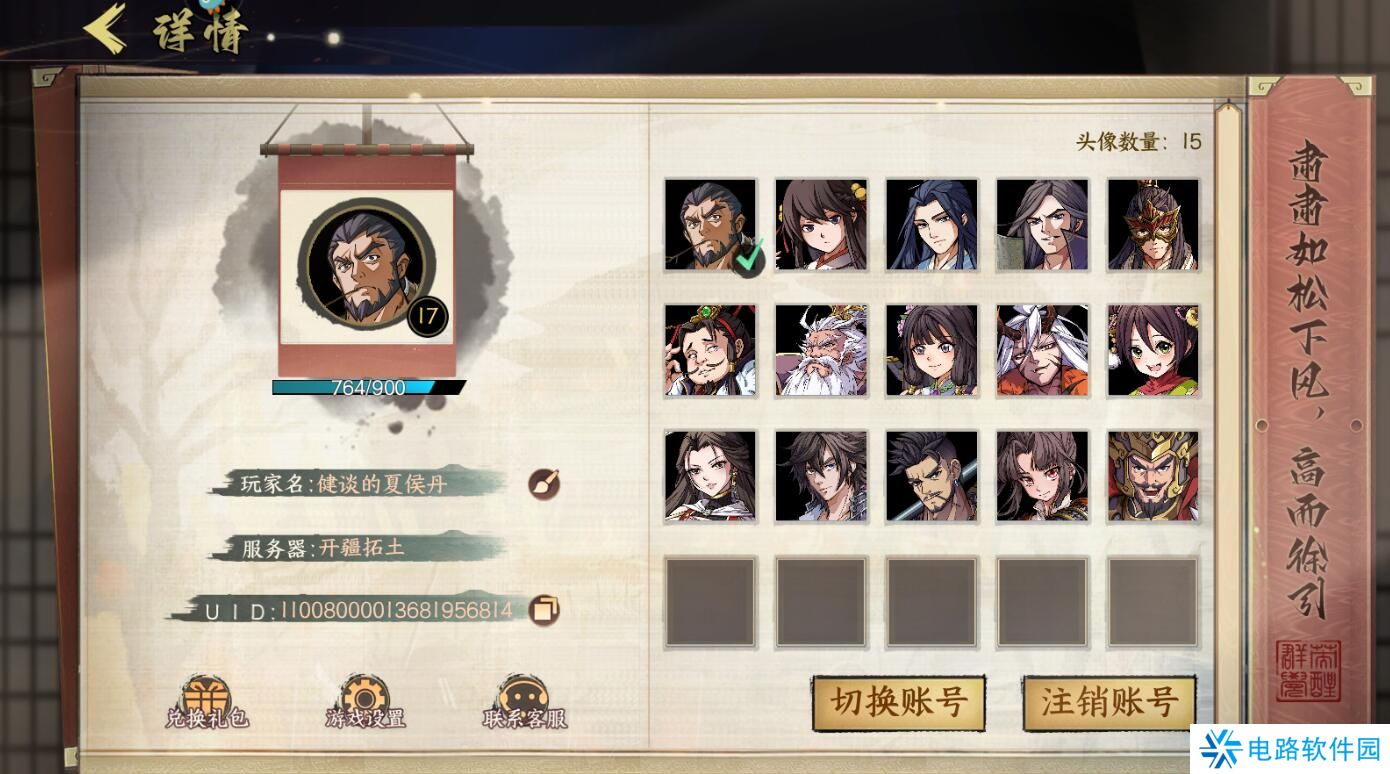
Task: Choose the red-eyed girl avatar
Action: (1042, 477)
